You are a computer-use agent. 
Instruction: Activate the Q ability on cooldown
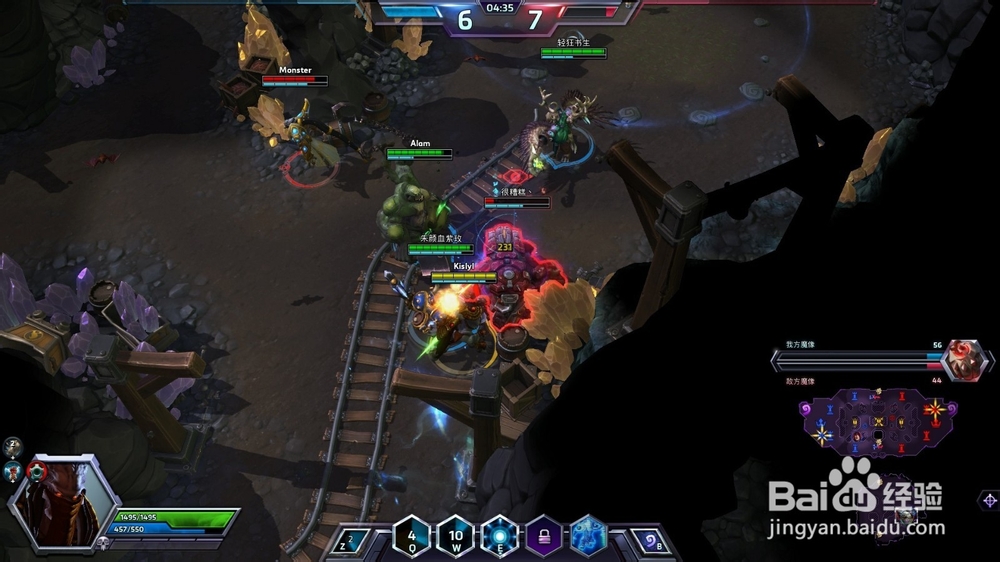412,535
